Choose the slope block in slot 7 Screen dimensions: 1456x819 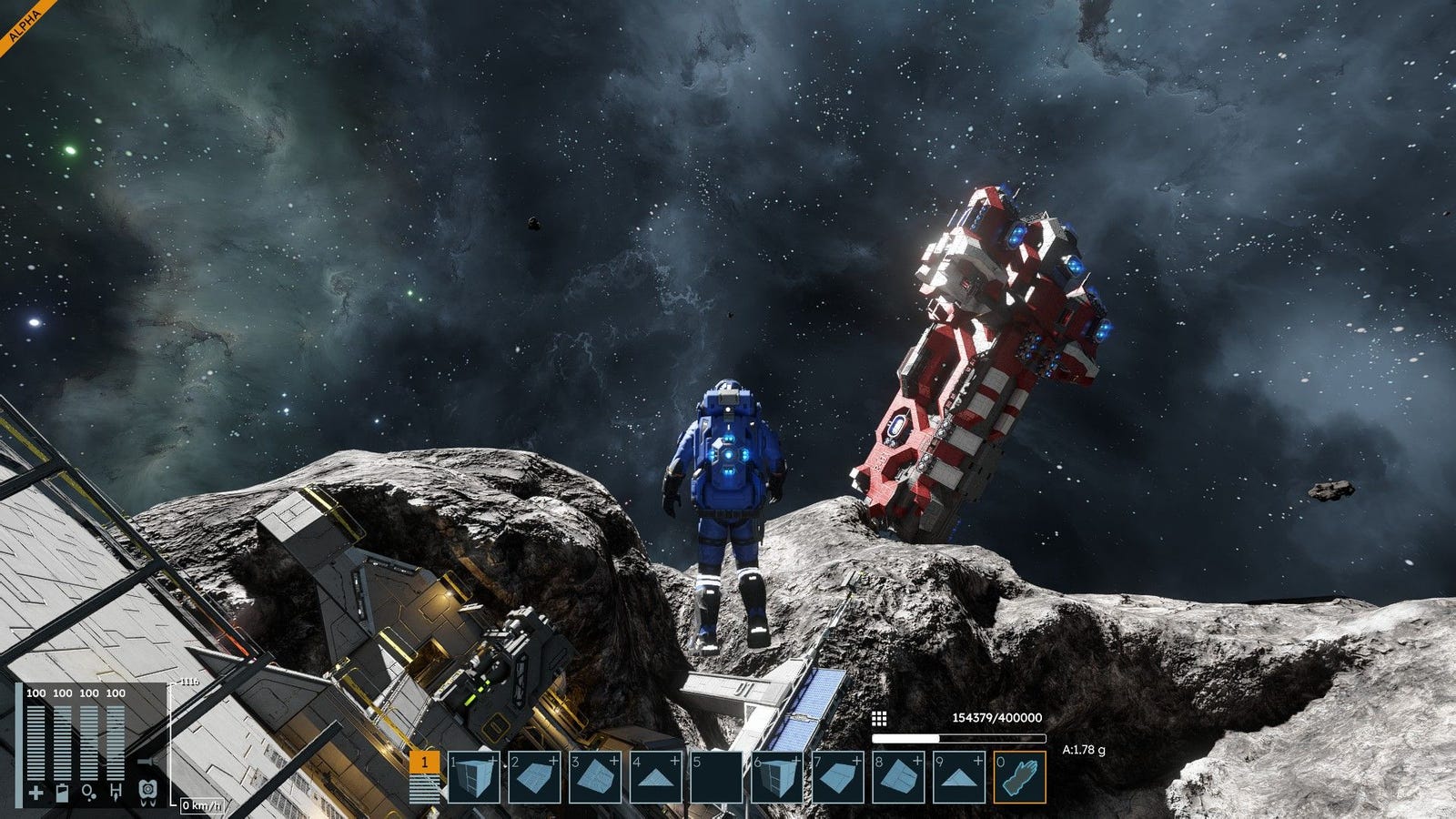pyautogui.click(x=837, y=777)
